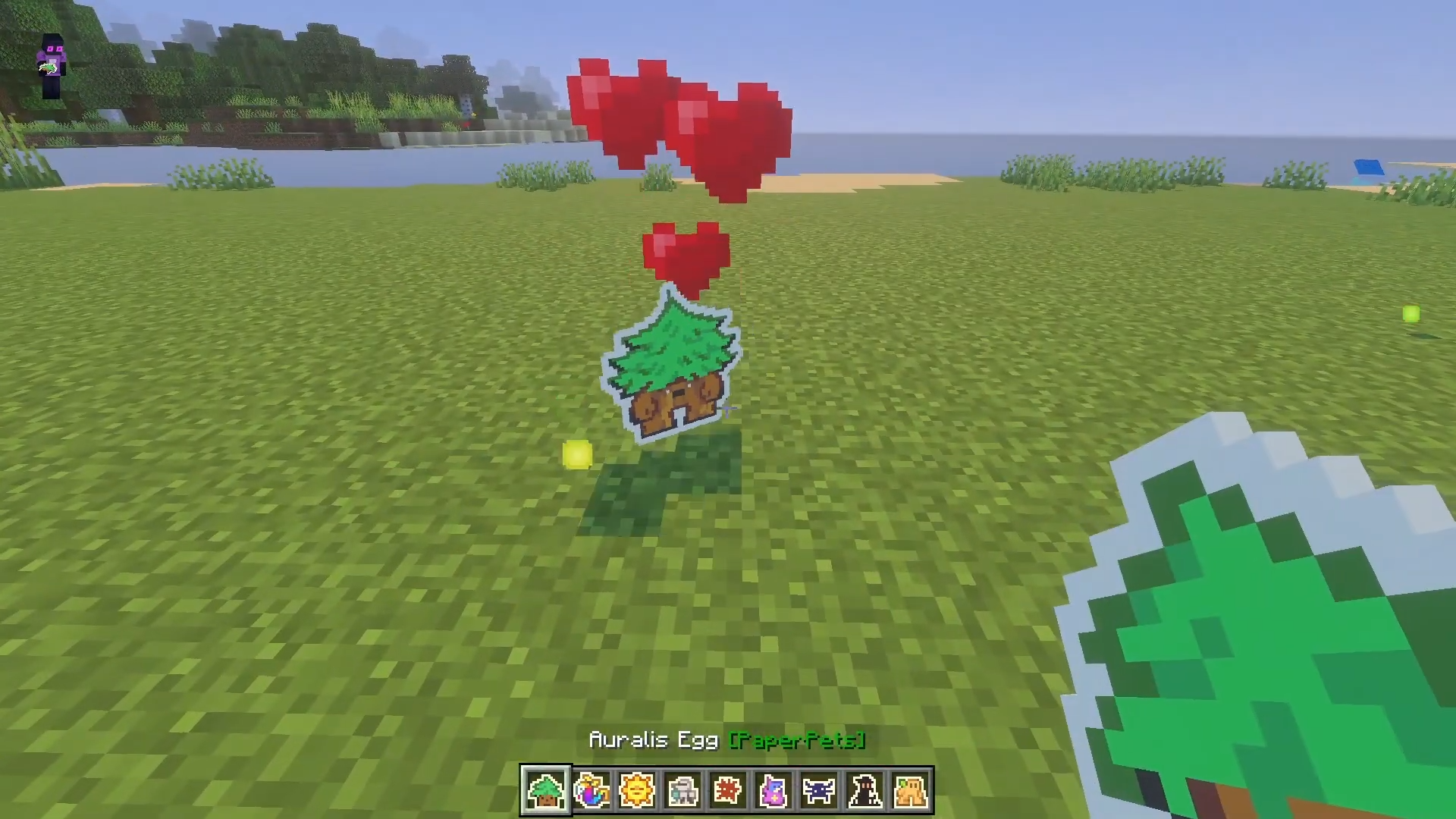Choose the purple wizard pet egg
This screenshot has width=1456, height=819.
(x=773, y=790)
